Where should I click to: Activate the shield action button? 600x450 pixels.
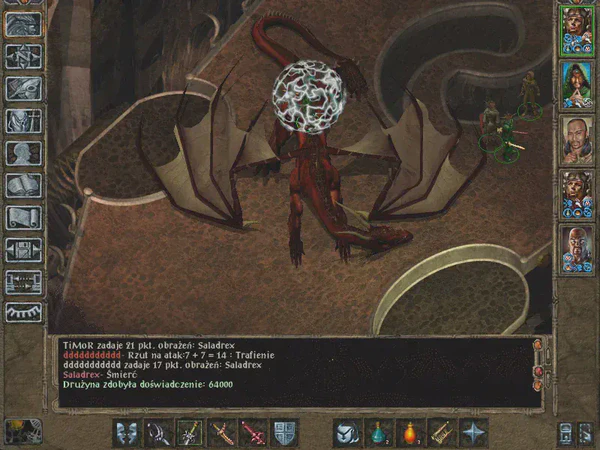coord(284,432)
